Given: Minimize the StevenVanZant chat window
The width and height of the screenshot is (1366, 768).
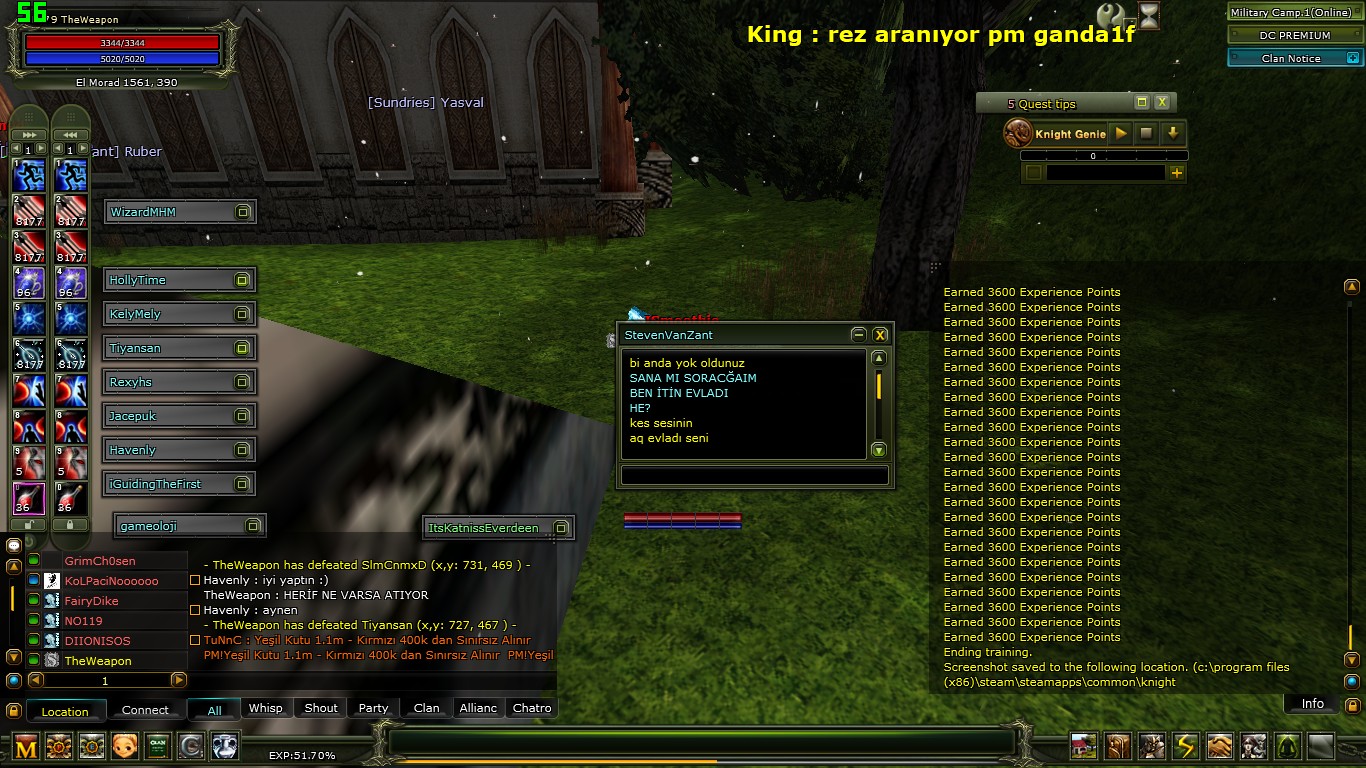Looking at the screenshot, I should click(x=858, y=335).
